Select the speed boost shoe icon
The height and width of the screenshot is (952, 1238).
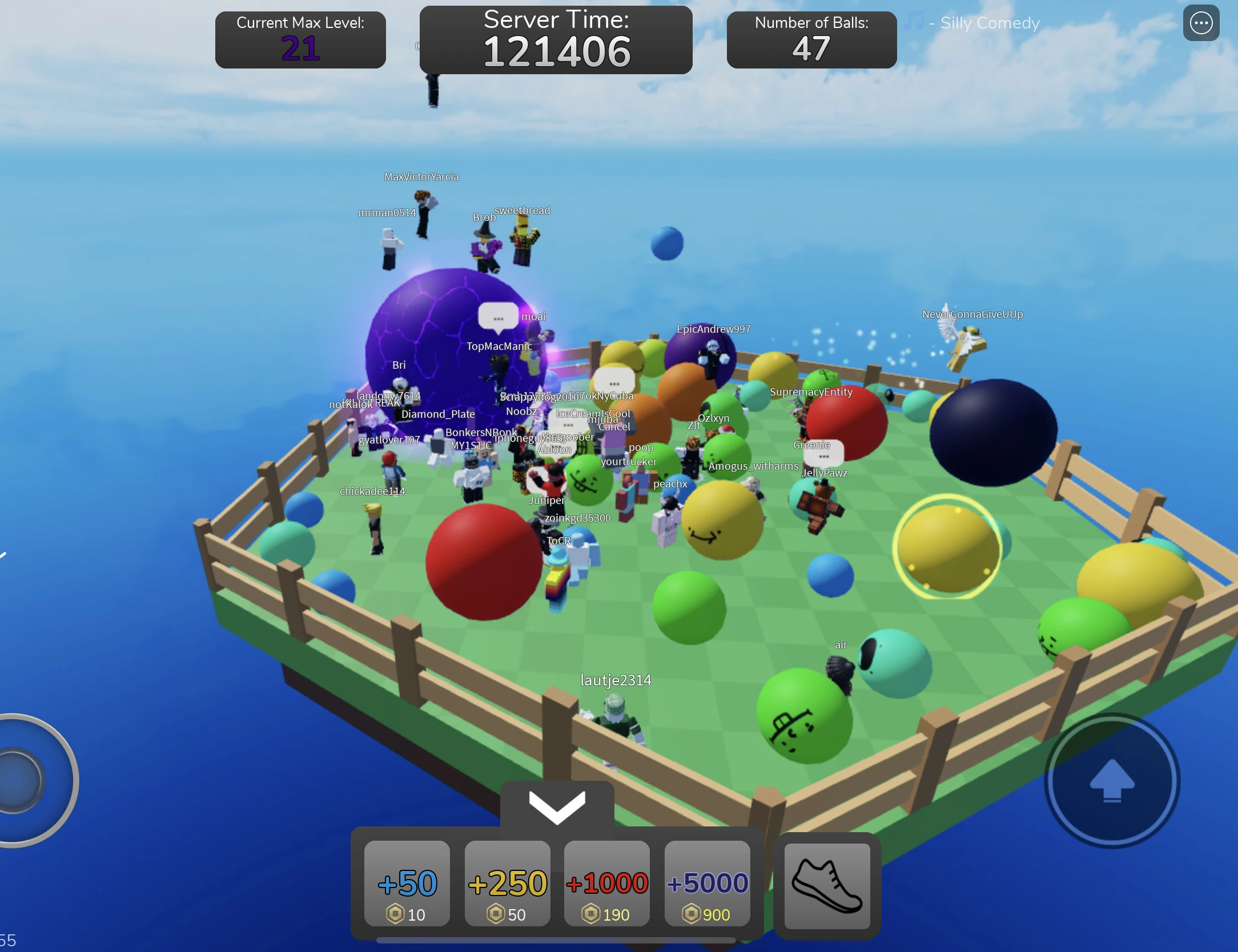pyautogui.click(x=826, y=886)
